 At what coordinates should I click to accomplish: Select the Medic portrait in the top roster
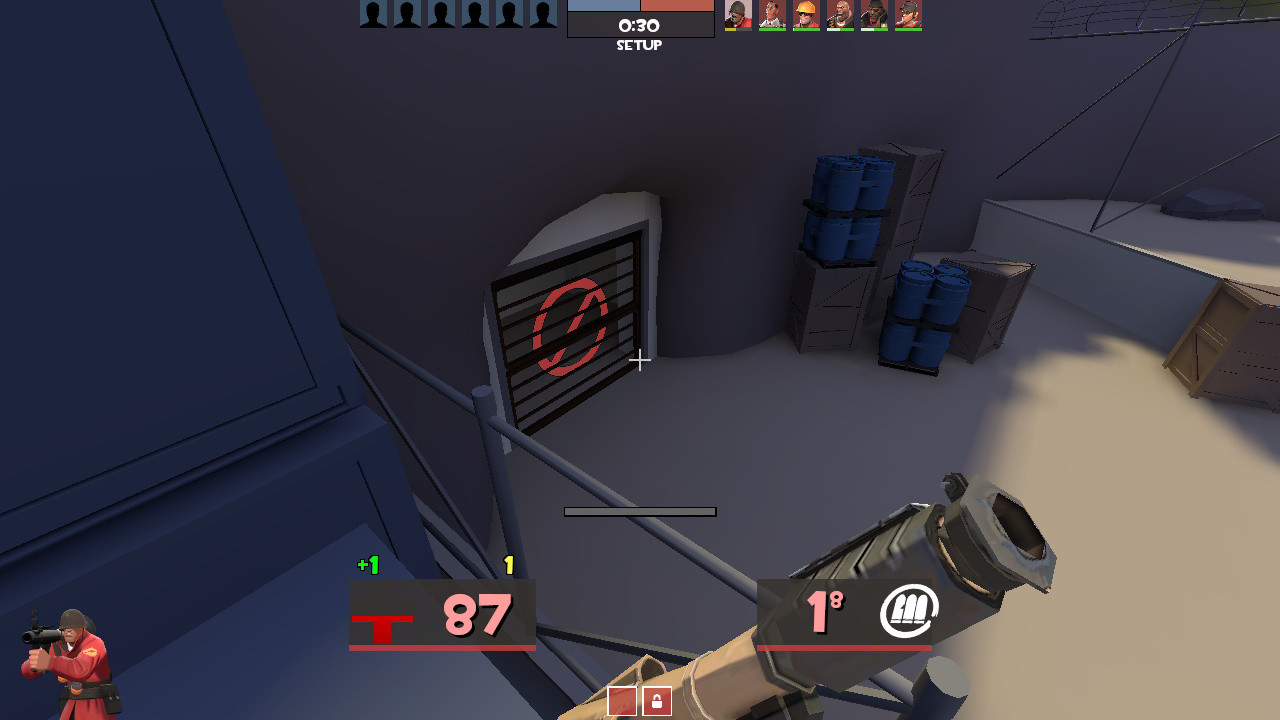pyautogui.click(x=772, y=13)
